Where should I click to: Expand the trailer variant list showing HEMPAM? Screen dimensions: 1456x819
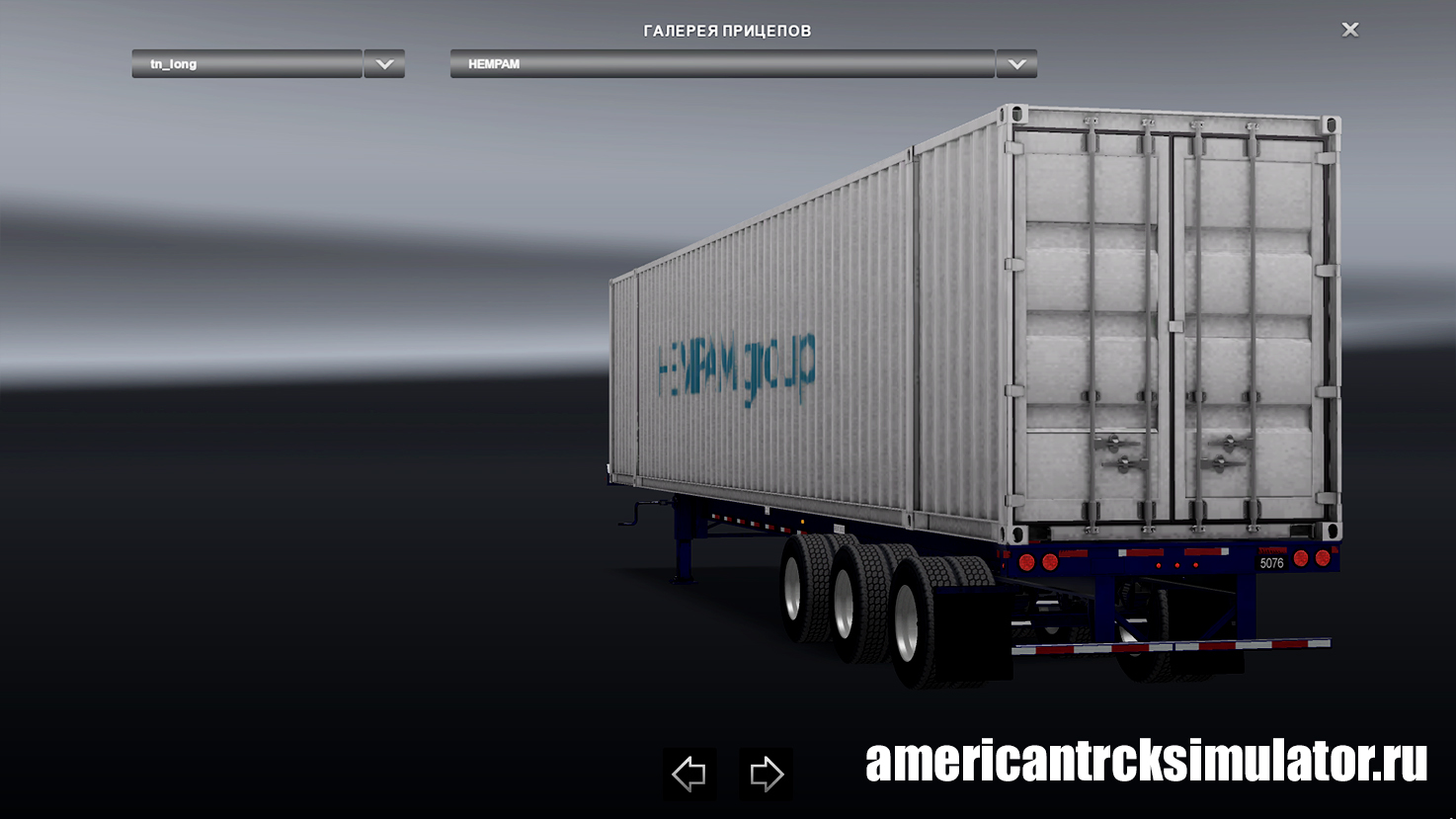(x=1015, y=64)
